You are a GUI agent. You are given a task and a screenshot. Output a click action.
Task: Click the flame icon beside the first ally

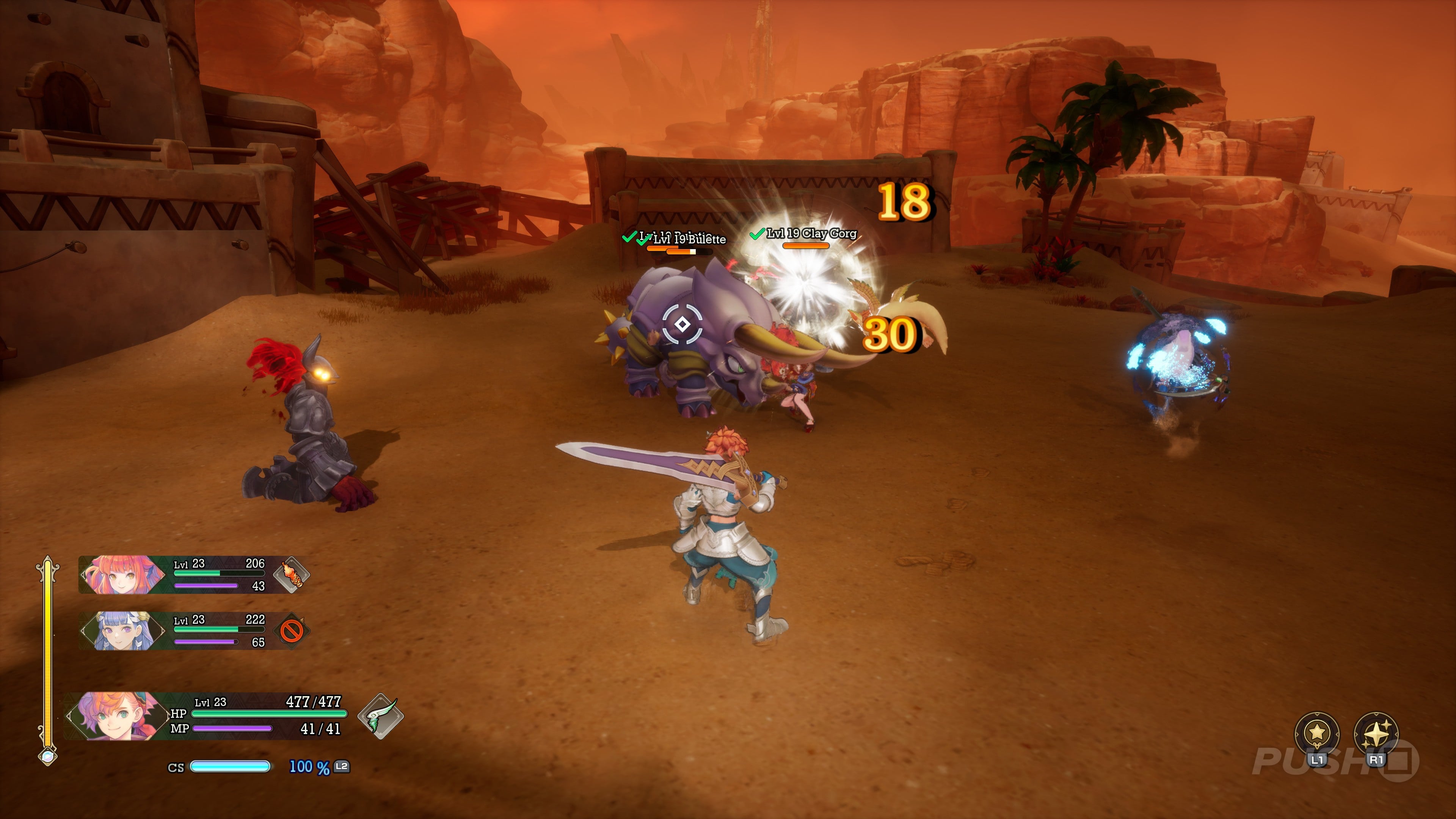click(x=292, y=574)
